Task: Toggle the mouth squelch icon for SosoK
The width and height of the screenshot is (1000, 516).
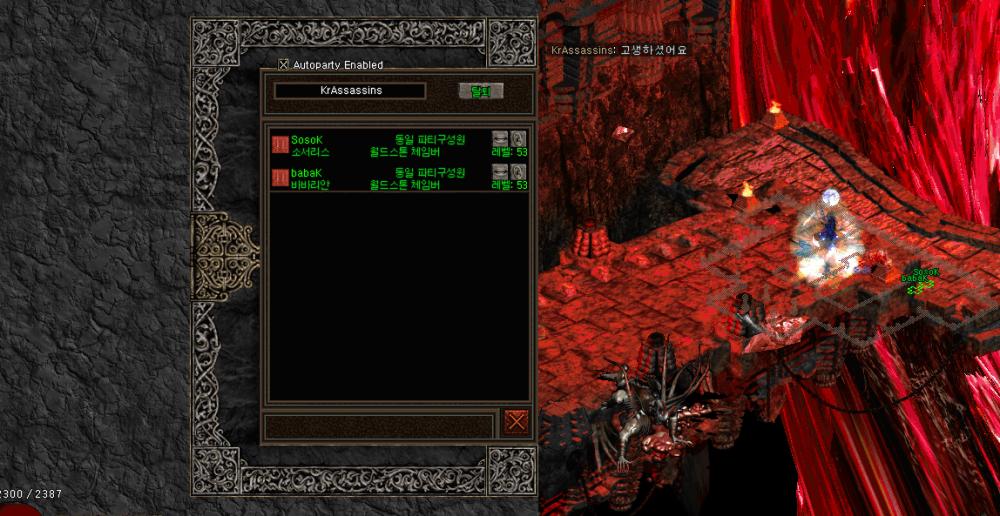Action: (500, 138)
